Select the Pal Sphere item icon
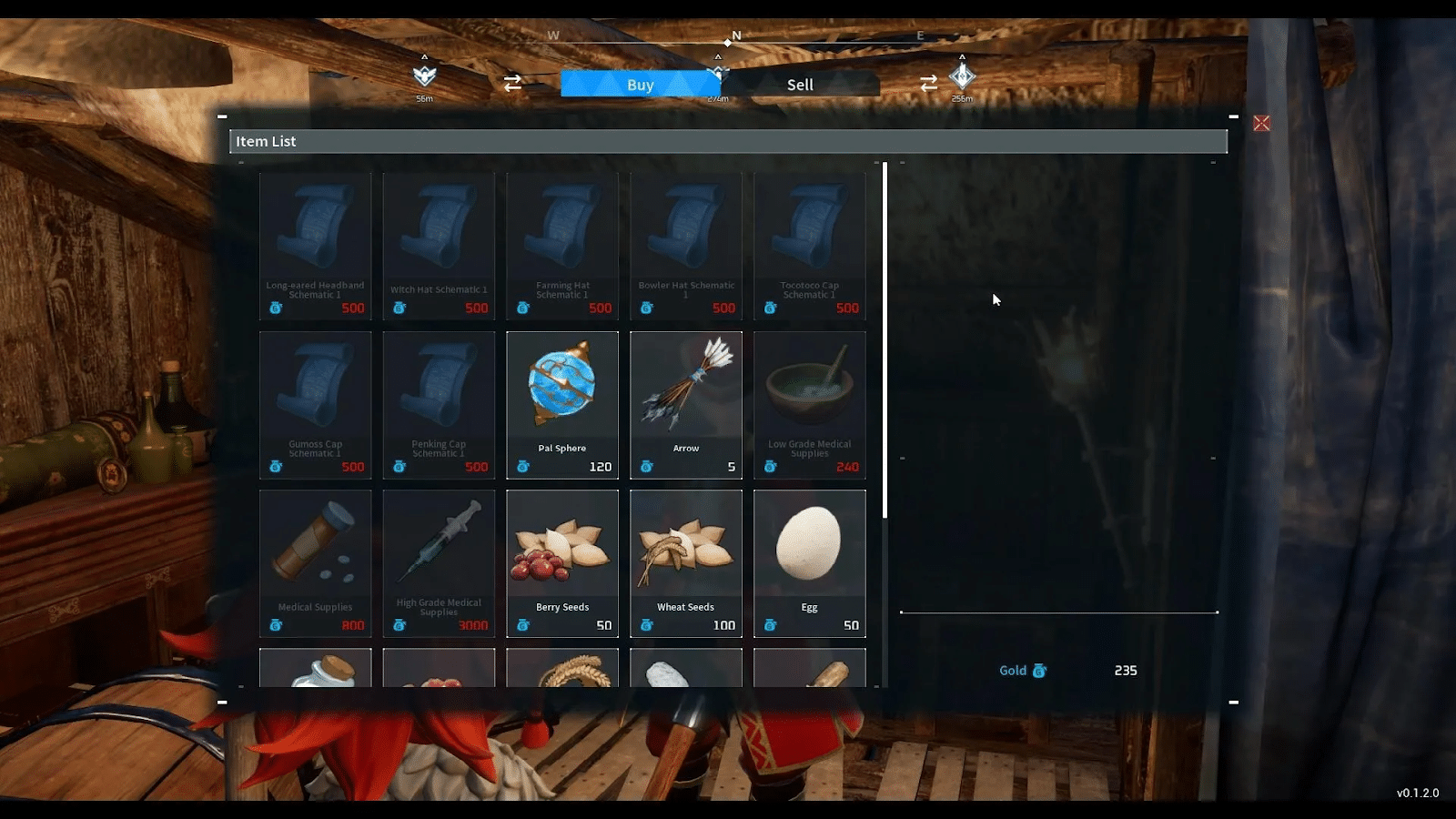The image size is (1456, 819). [561, 387]
